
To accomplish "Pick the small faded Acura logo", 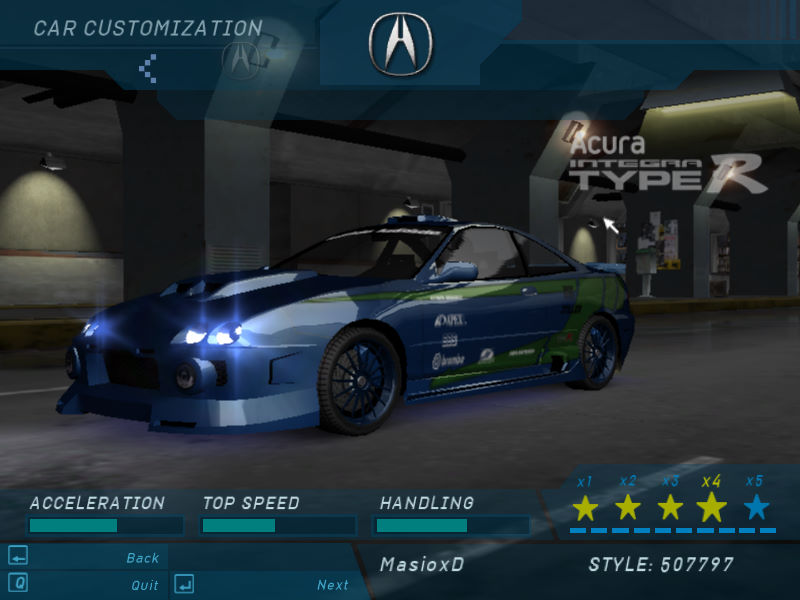I will (240, 58).
